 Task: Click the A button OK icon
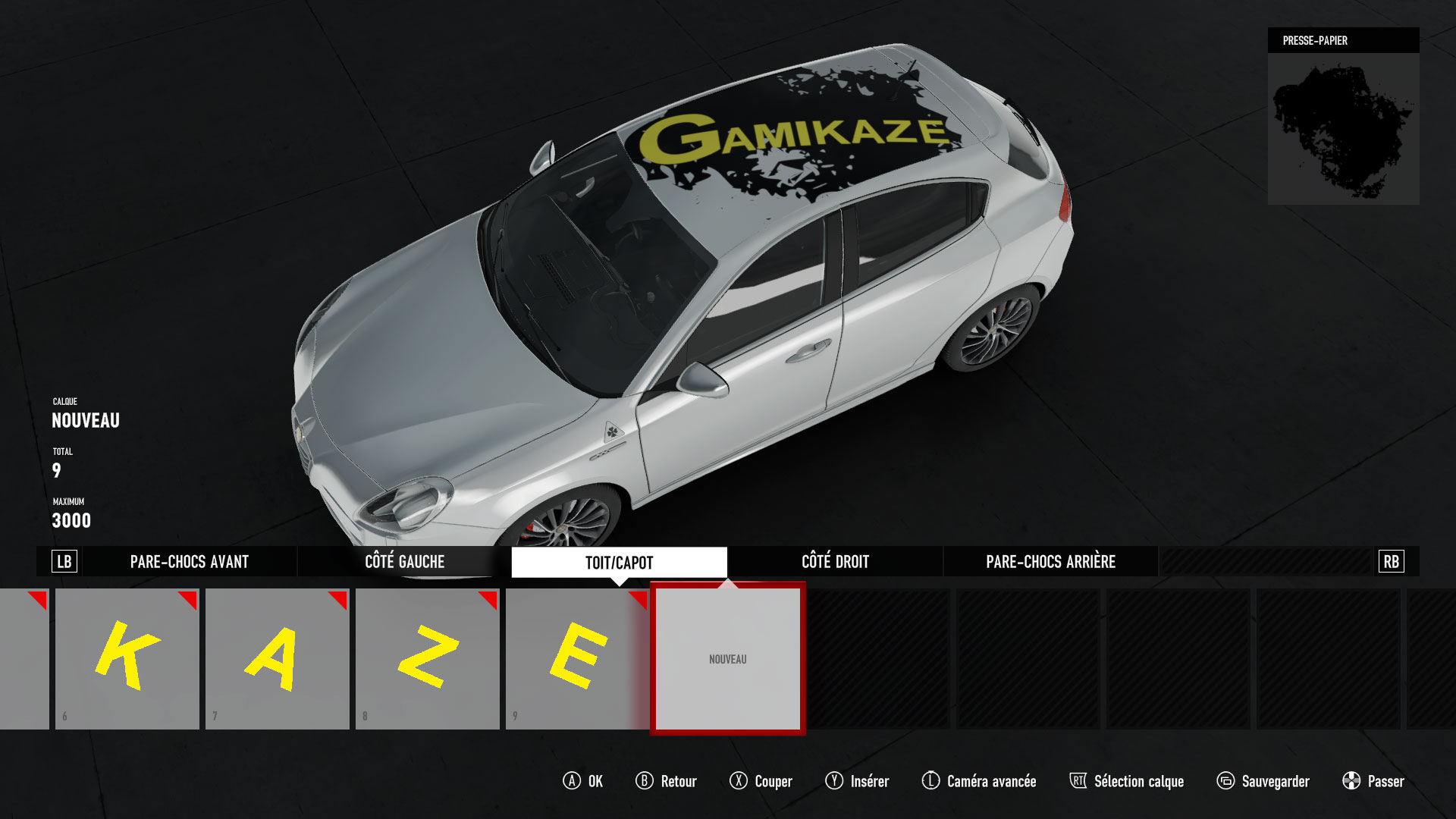pos(573,781)
